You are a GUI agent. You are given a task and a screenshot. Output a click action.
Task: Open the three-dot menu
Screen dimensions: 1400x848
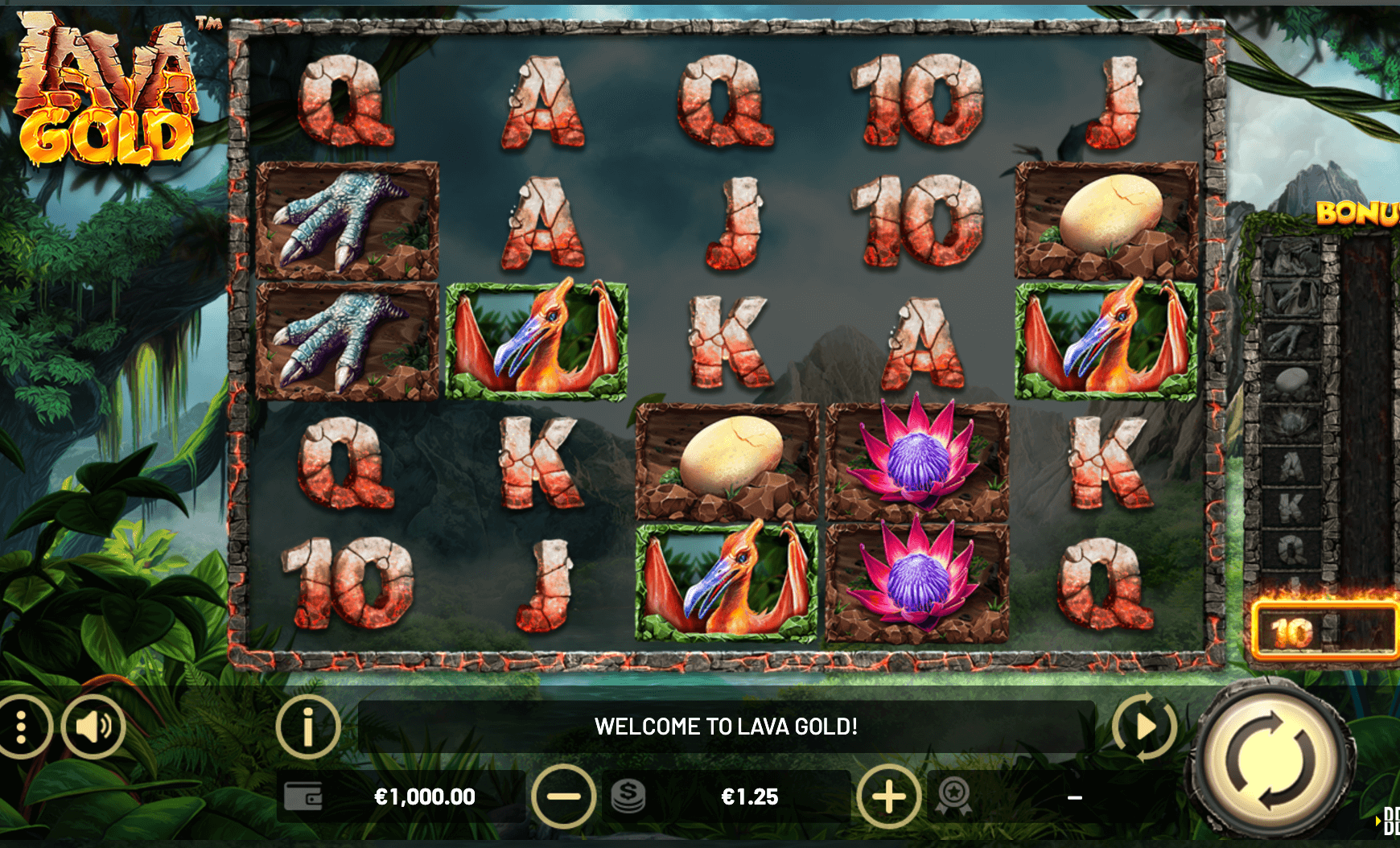click(22, 727)
